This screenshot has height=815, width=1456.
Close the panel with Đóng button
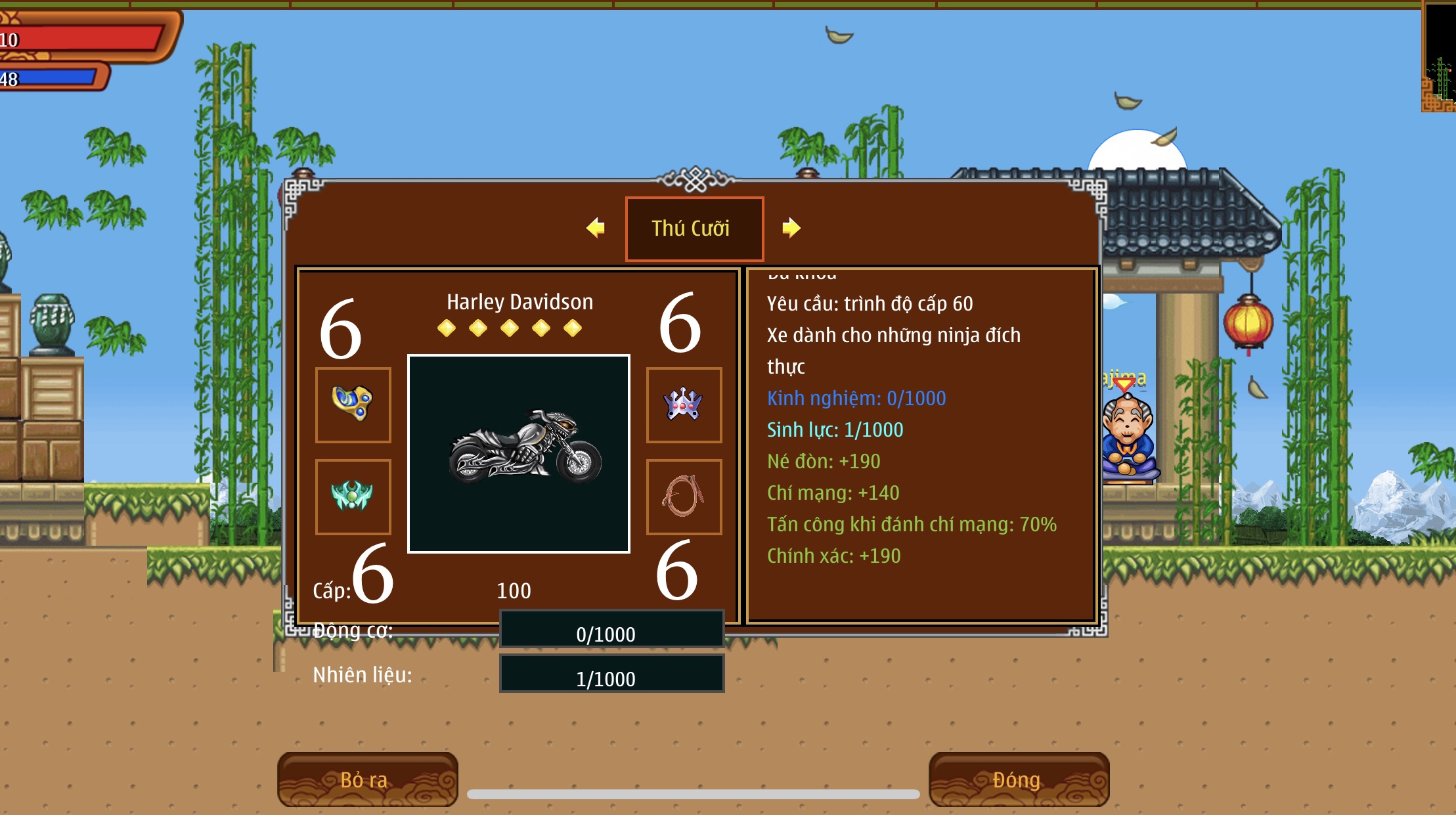1018,780
